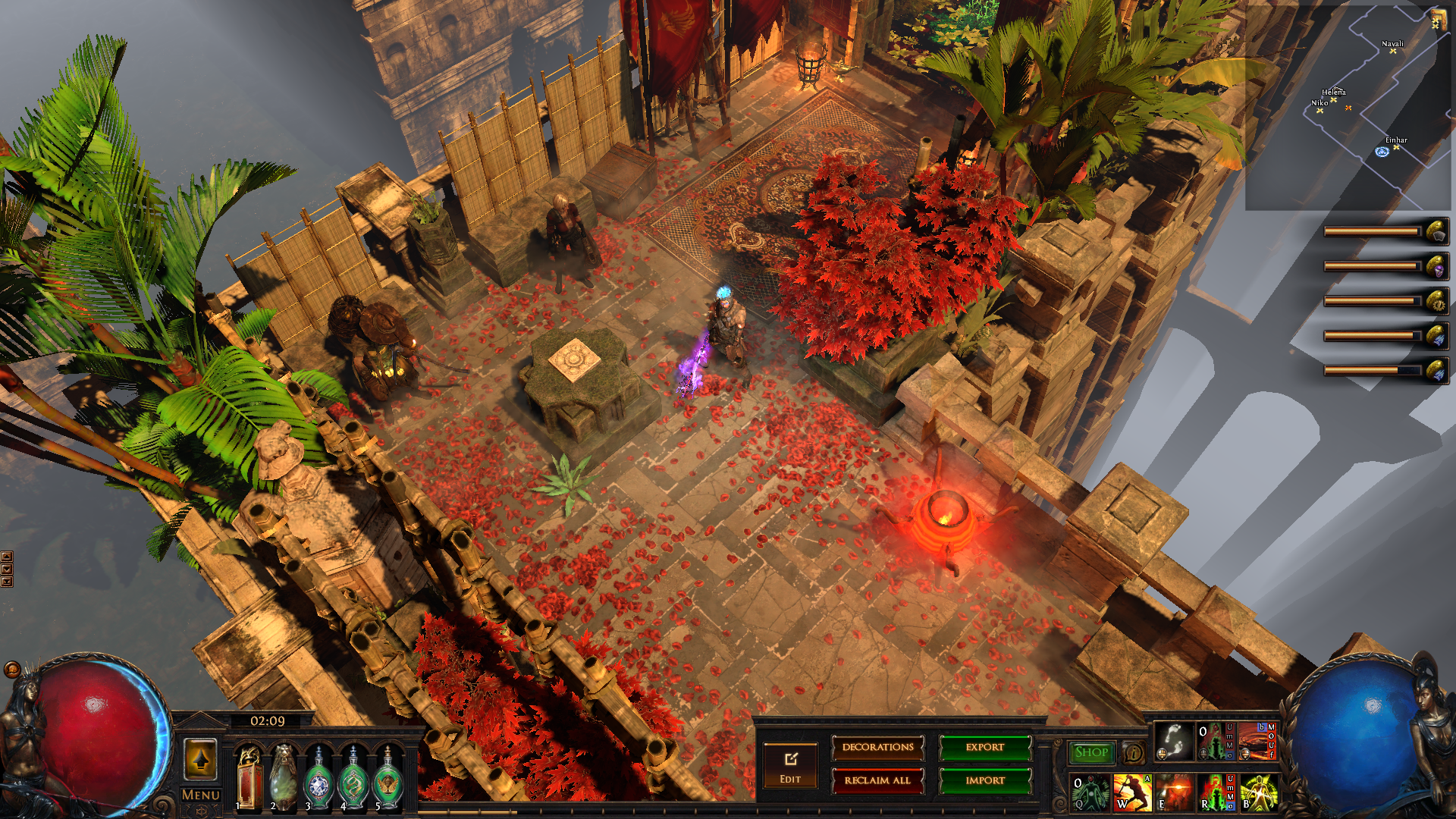Select the top tracker icon with cards
Image resolution: width=1456 pixels, height=819 pixels.
(x=1436, y=232)
